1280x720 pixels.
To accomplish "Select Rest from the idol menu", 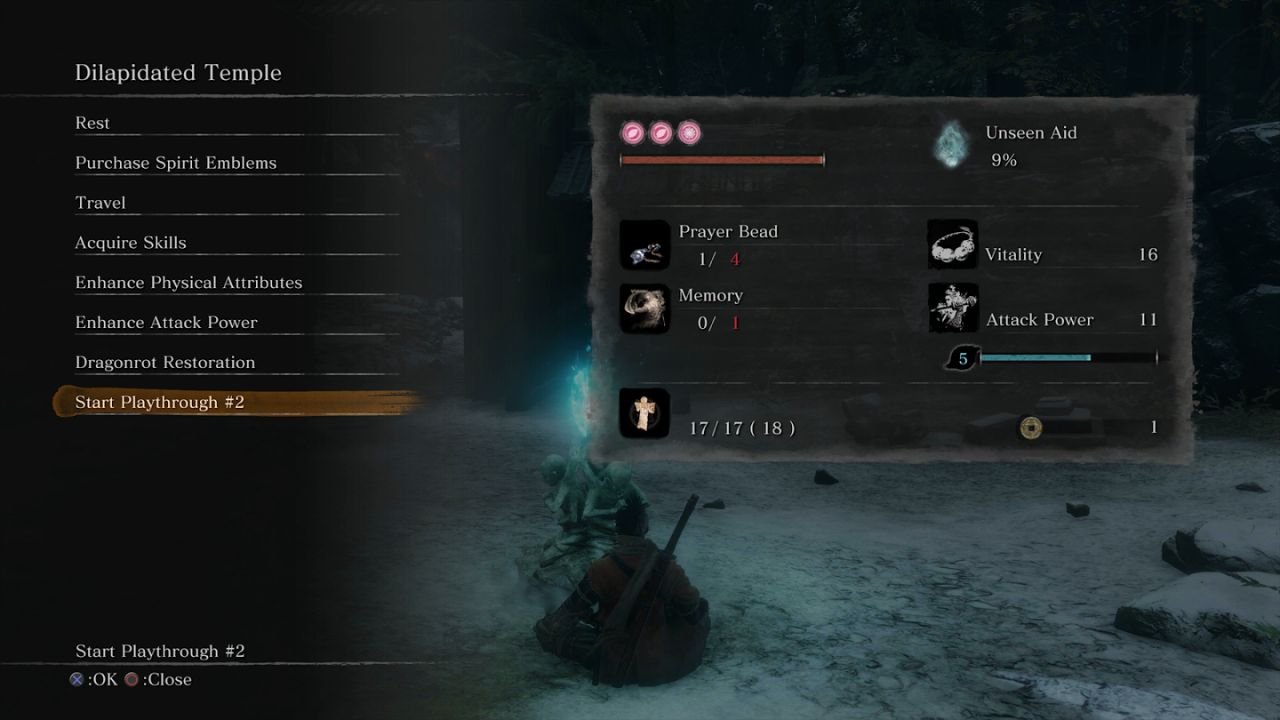I will pos(93,122).
